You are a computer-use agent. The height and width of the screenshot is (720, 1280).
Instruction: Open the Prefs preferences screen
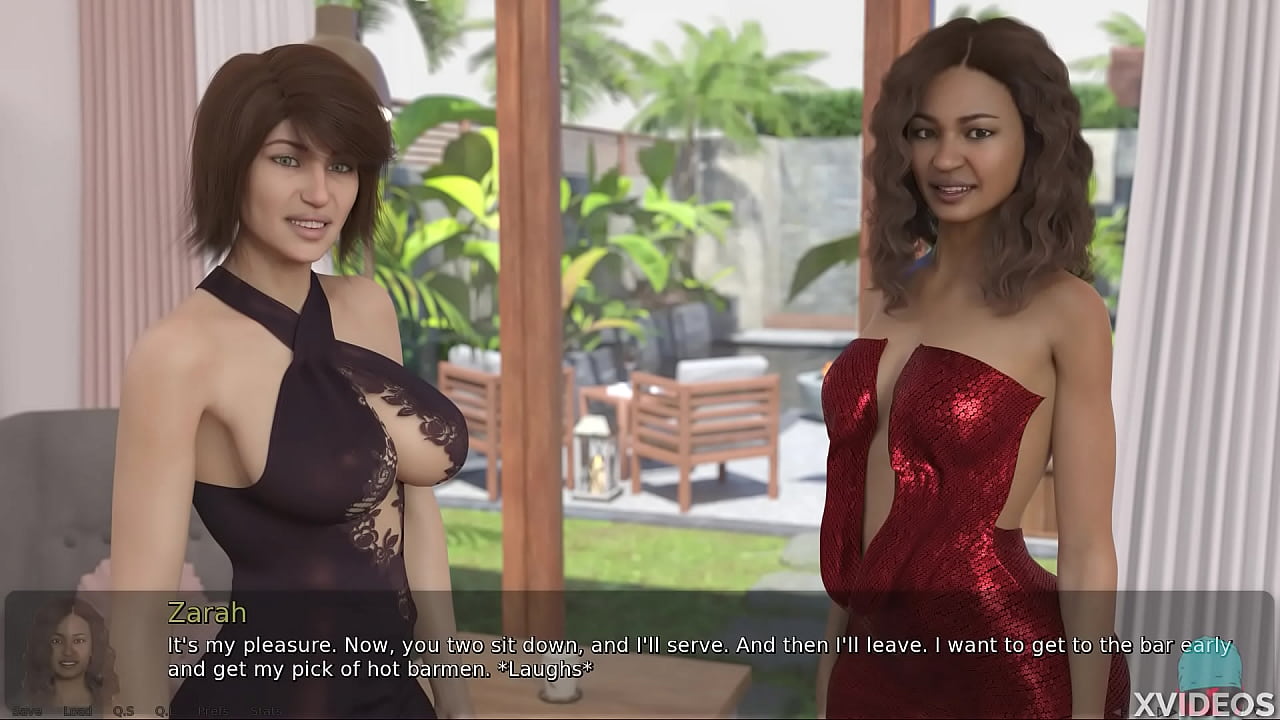tap(211, 711)
